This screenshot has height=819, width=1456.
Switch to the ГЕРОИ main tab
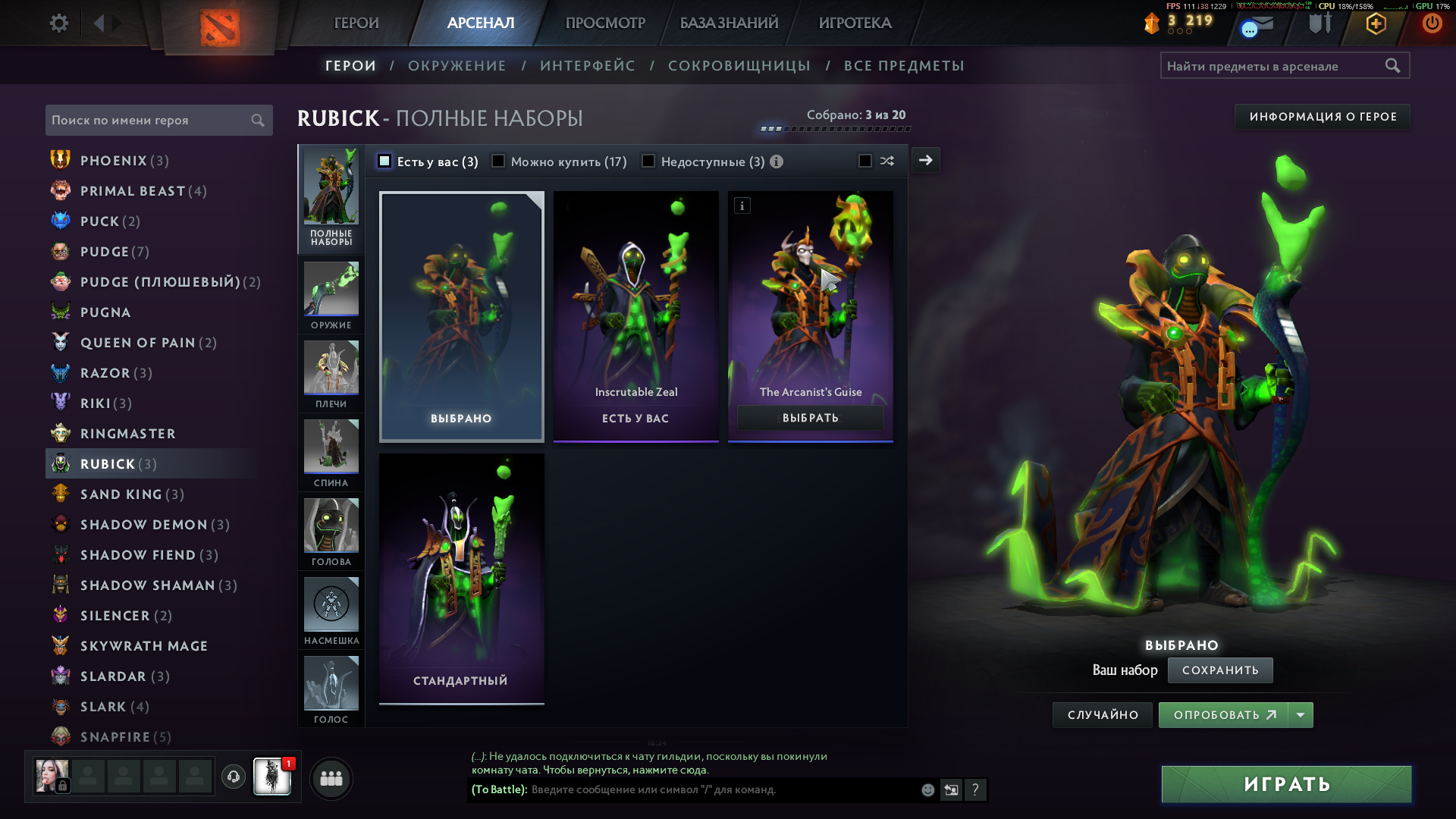[x=356, y=24]
